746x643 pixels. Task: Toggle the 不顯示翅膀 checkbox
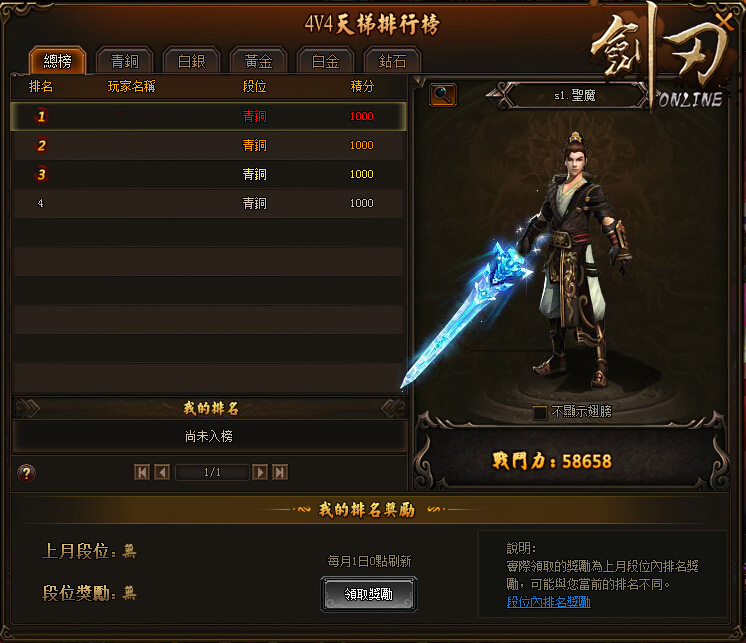(x=540, y=412)
